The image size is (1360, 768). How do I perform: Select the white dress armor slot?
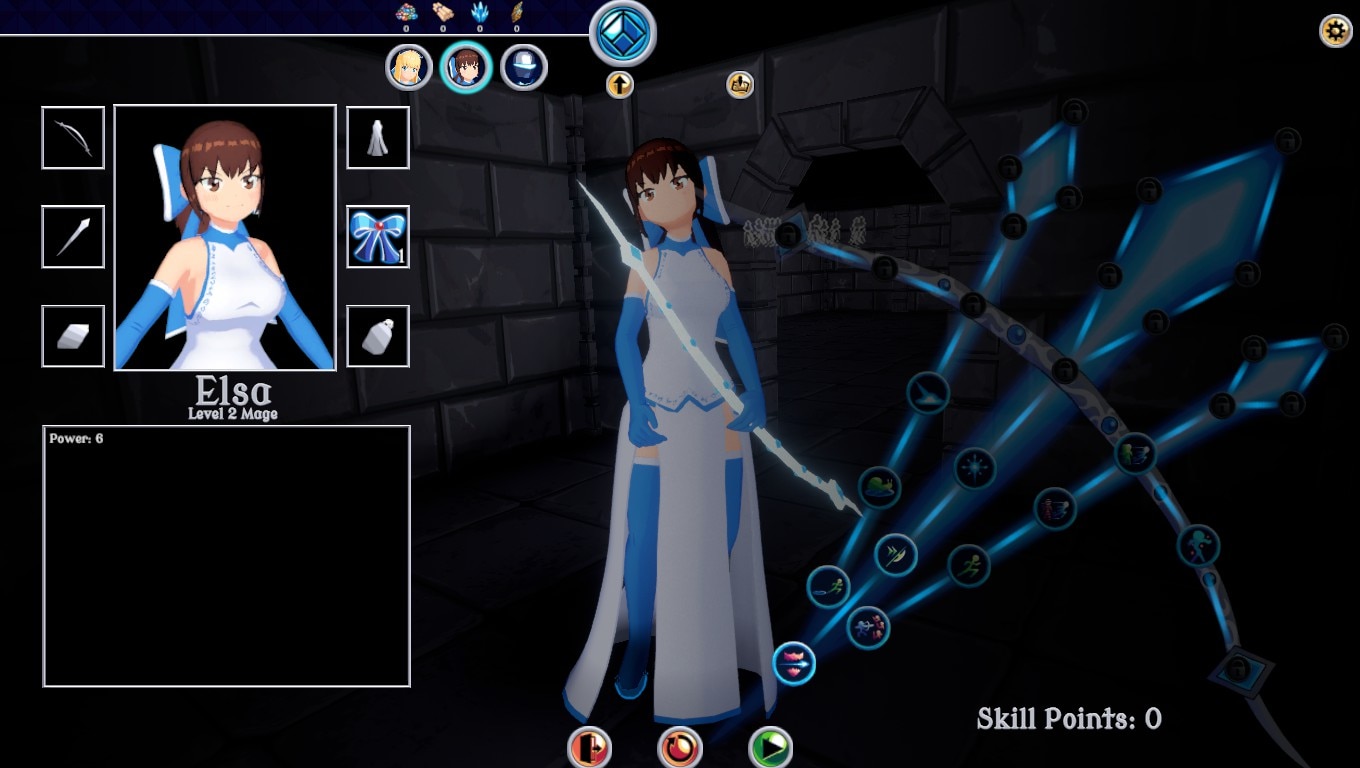click(378, 138)
